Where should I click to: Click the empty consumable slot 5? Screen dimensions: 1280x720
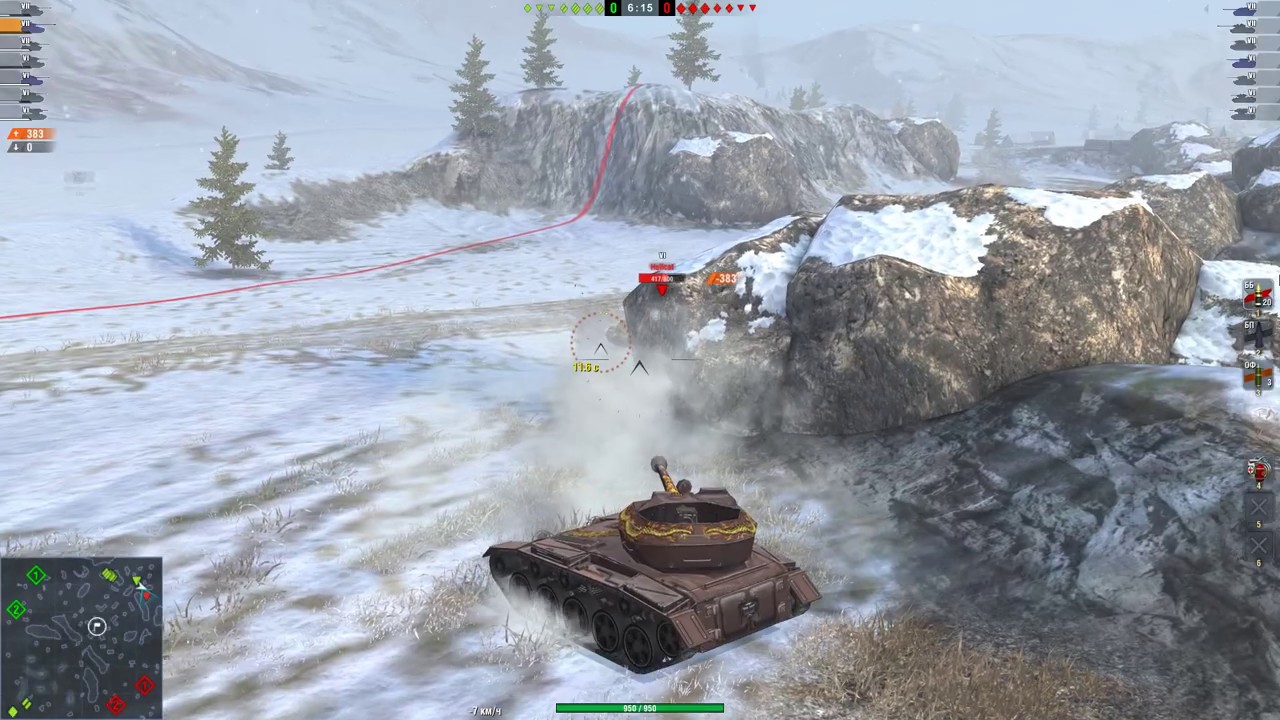point(1257,505)
